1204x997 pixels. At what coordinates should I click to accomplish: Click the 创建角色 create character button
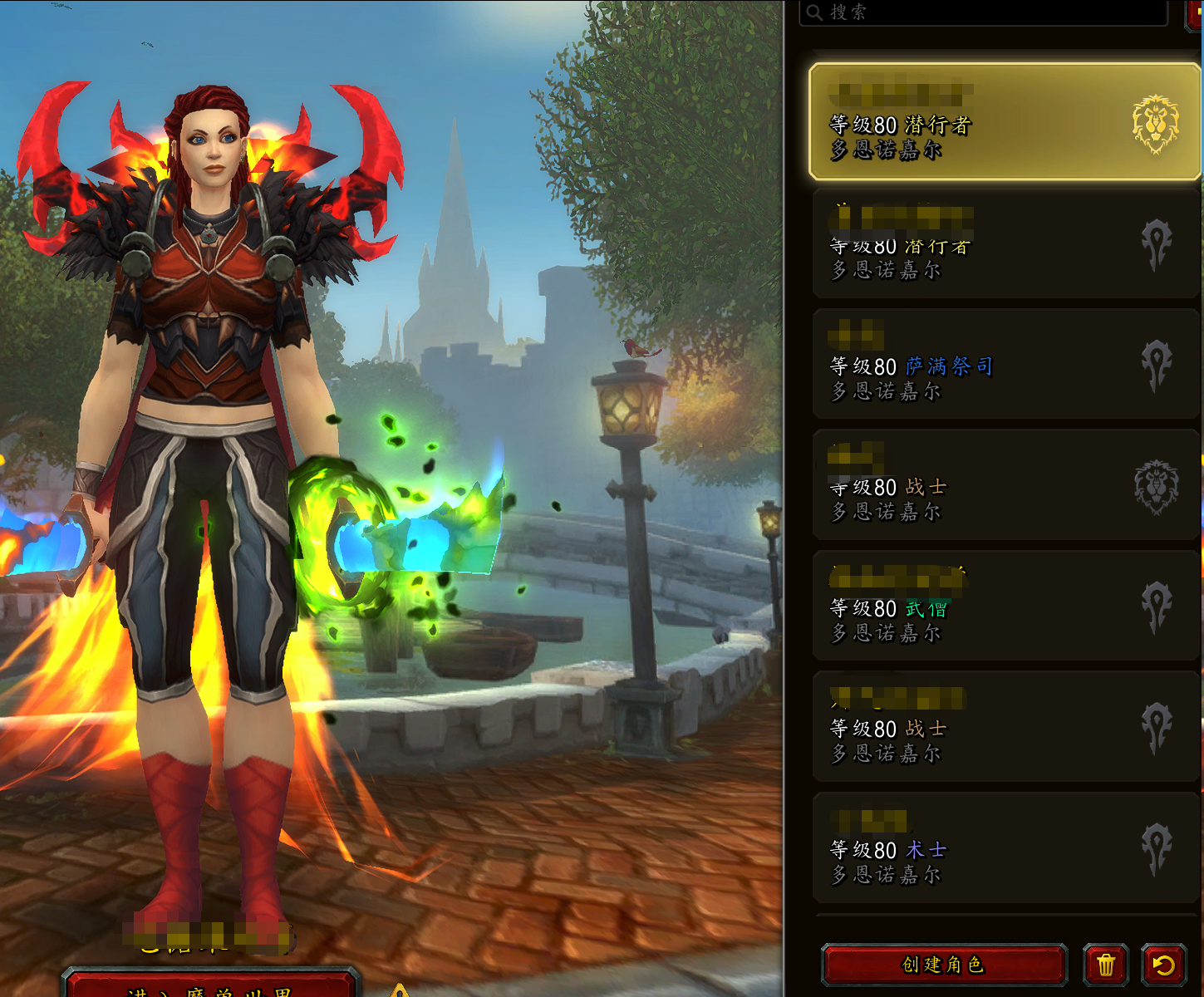click(944, 965)
